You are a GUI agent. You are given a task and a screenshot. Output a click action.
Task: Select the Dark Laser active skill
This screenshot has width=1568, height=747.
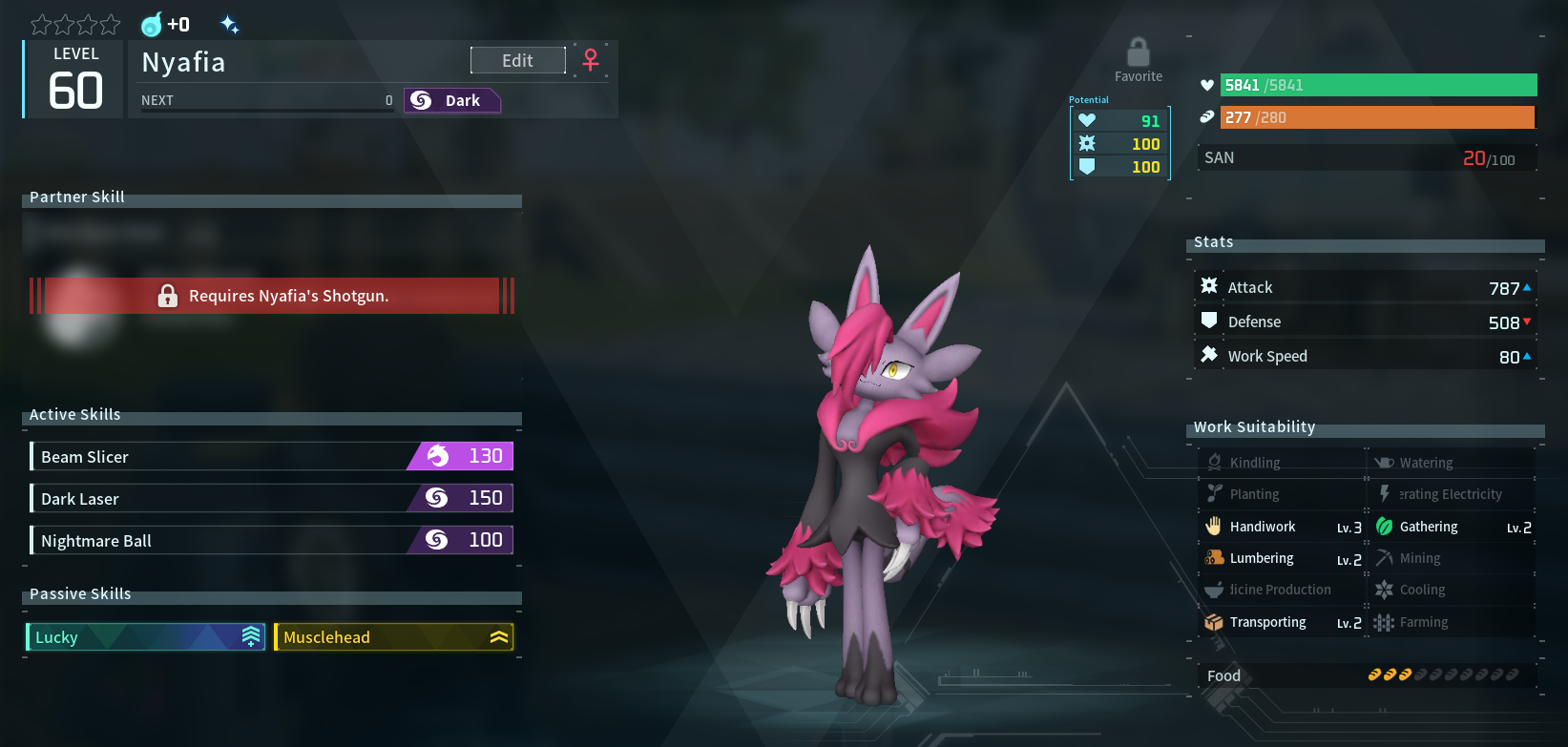coord(272,499)
